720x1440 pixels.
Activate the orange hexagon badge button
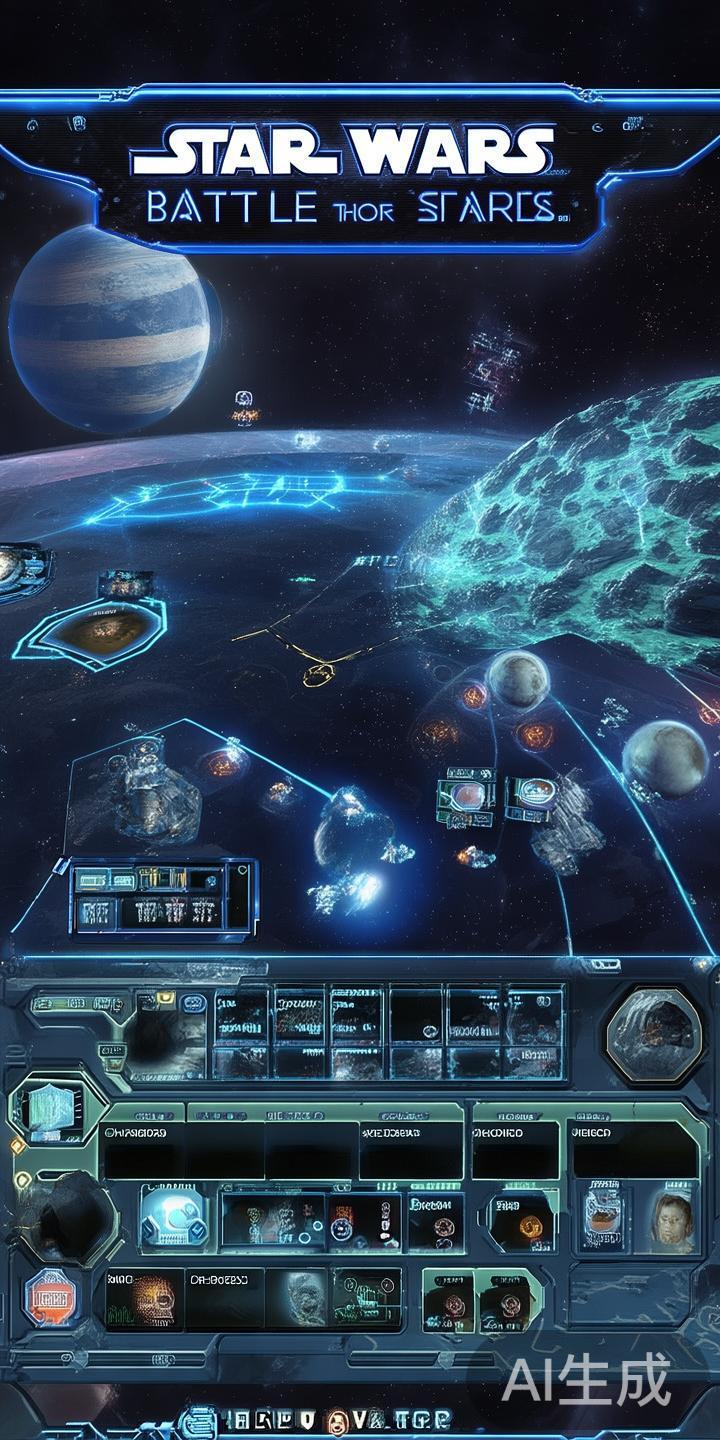click(x=51, y=1298)
